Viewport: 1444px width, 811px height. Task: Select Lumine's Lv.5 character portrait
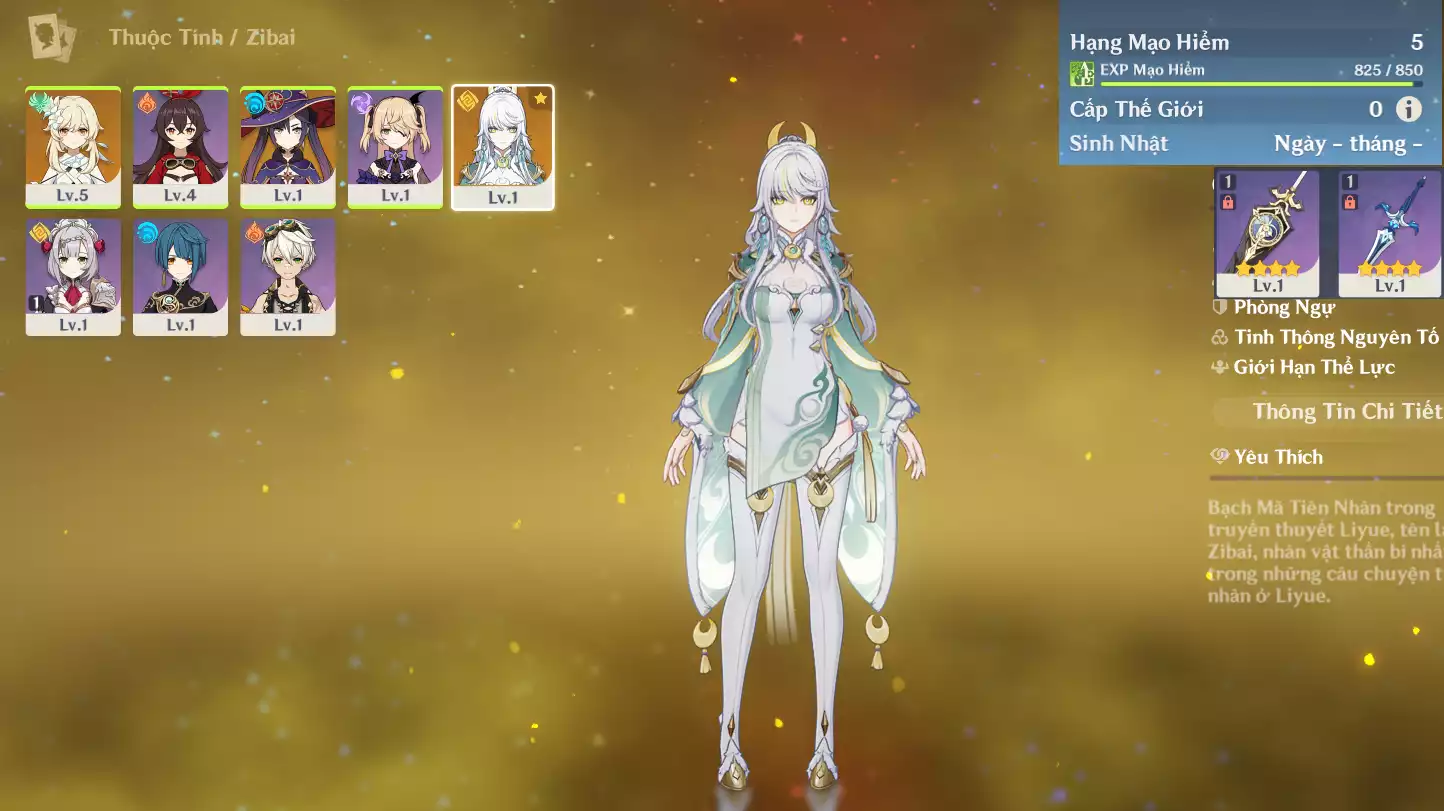pos(73,147)
